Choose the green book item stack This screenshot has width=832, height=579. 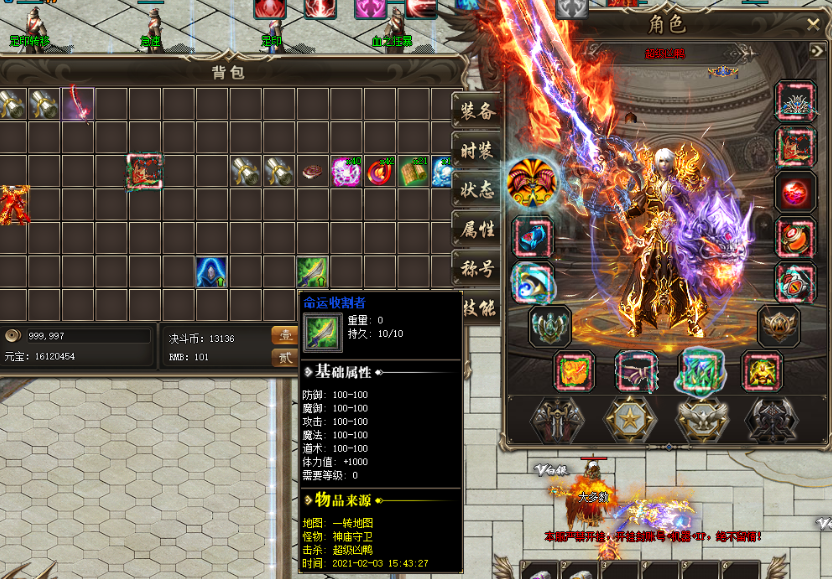[x=413, y=172]
